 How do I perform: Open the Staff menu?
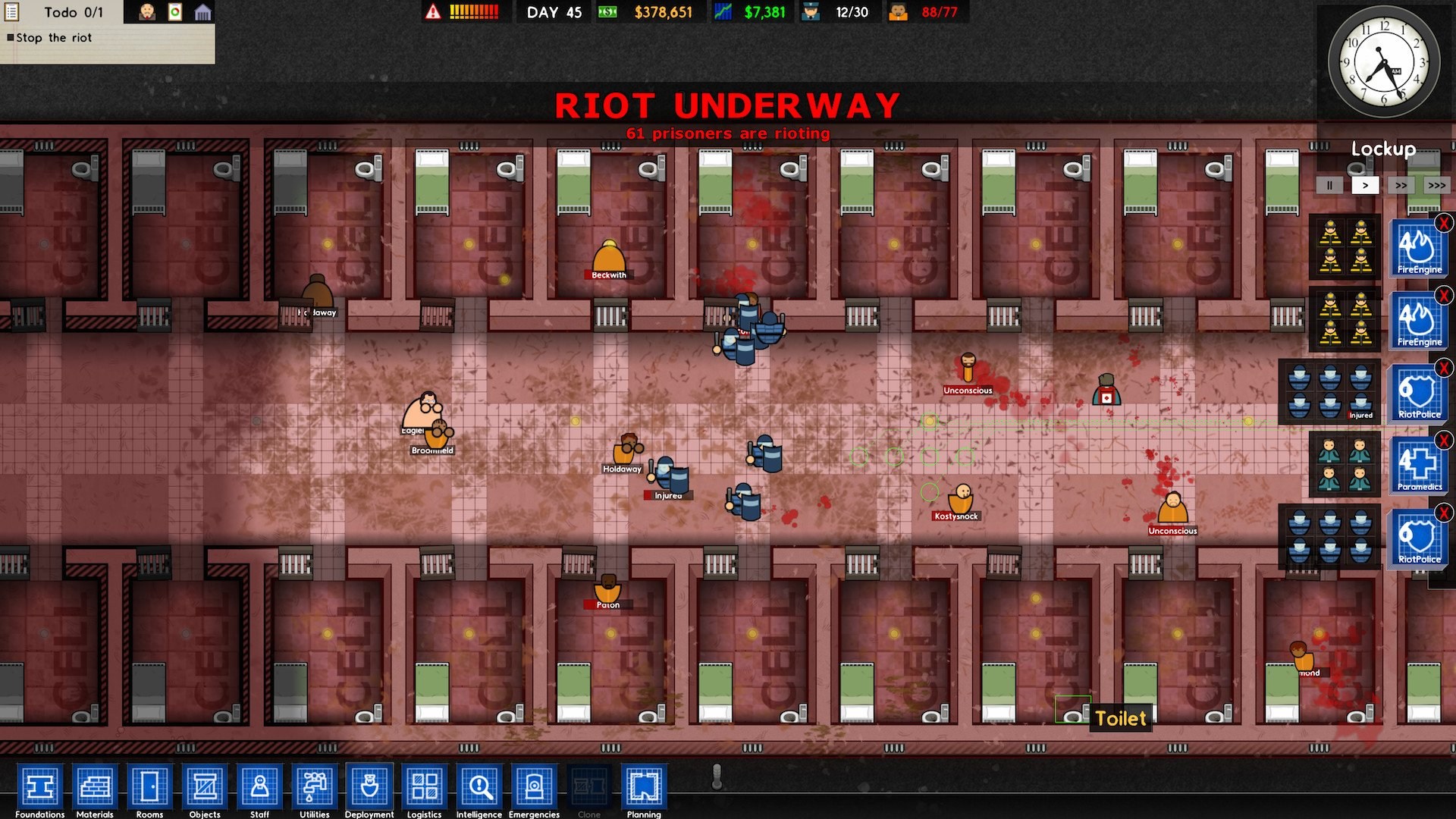point(258,789)
